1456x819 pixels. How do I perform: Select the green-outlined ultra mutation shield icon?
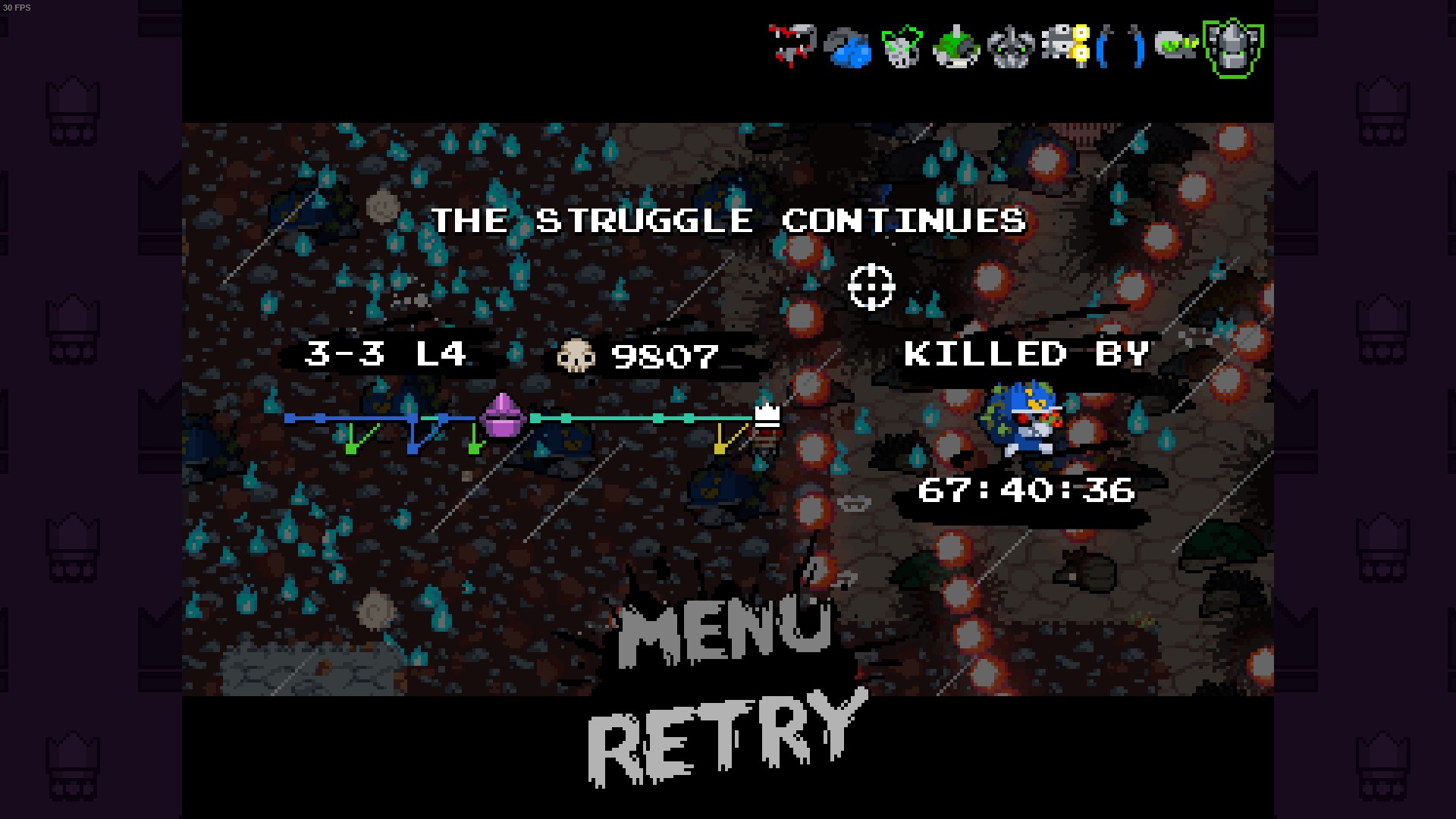(1235, 48)
